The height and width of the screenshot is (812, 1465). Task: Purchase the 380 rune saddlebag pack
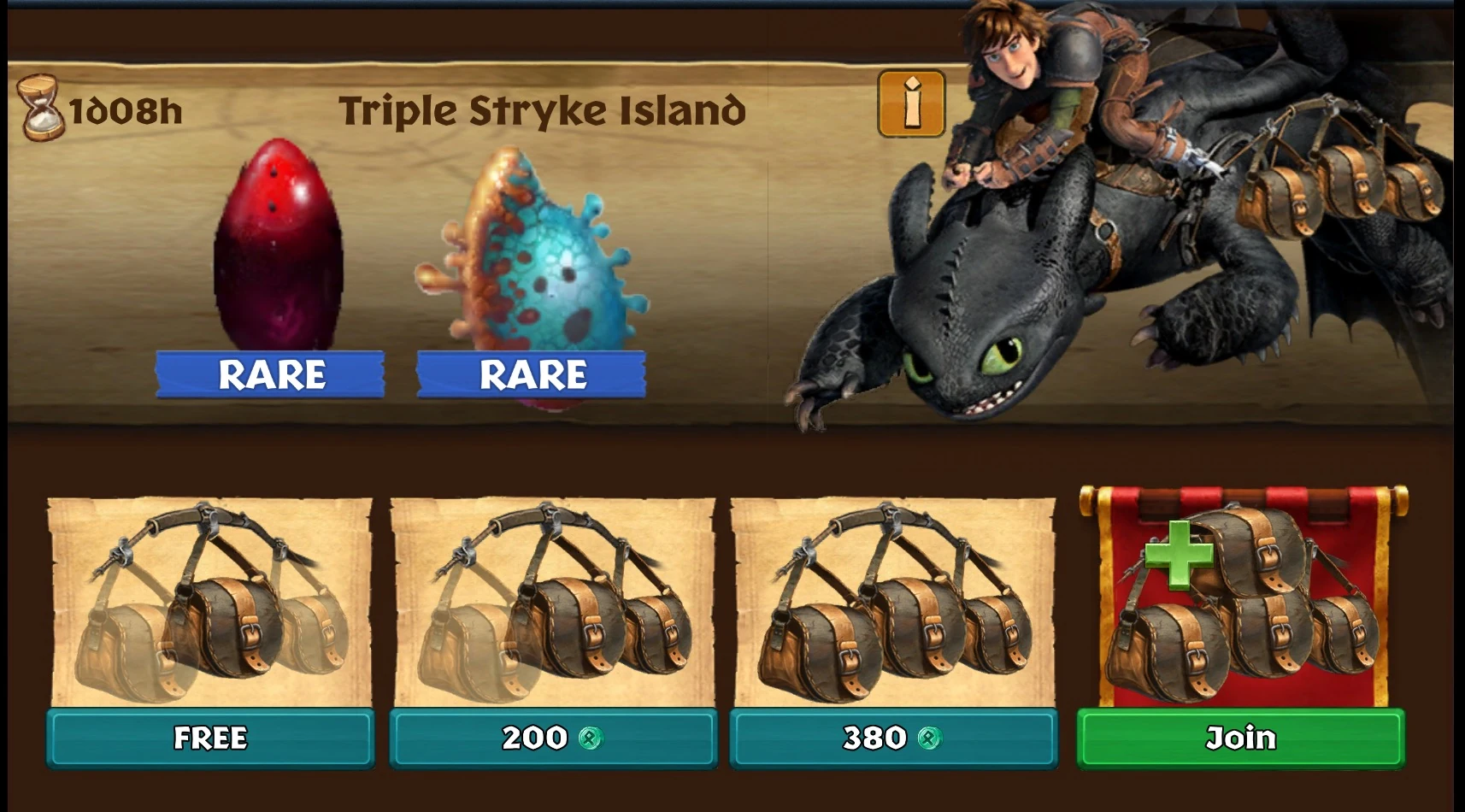click(x=894, y=738)
